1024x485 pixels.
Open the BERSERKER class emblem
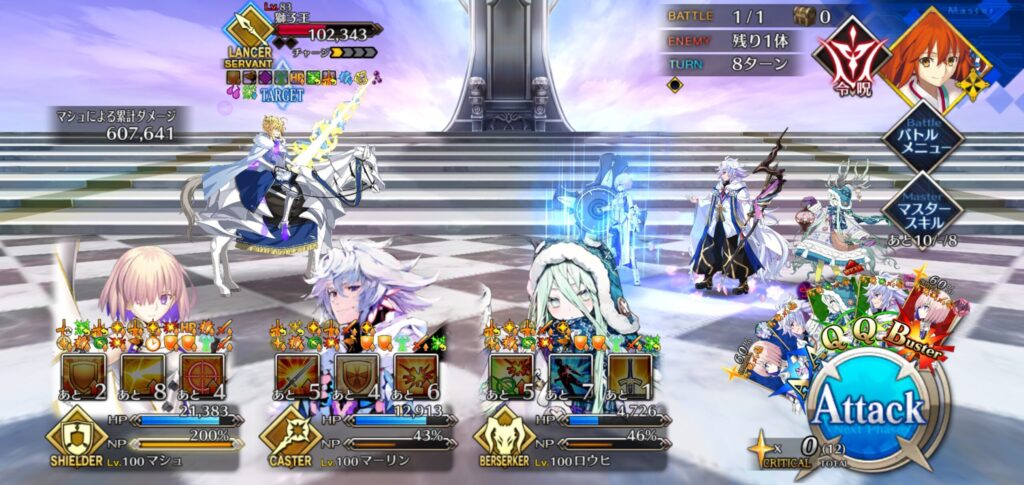[503, 440]
